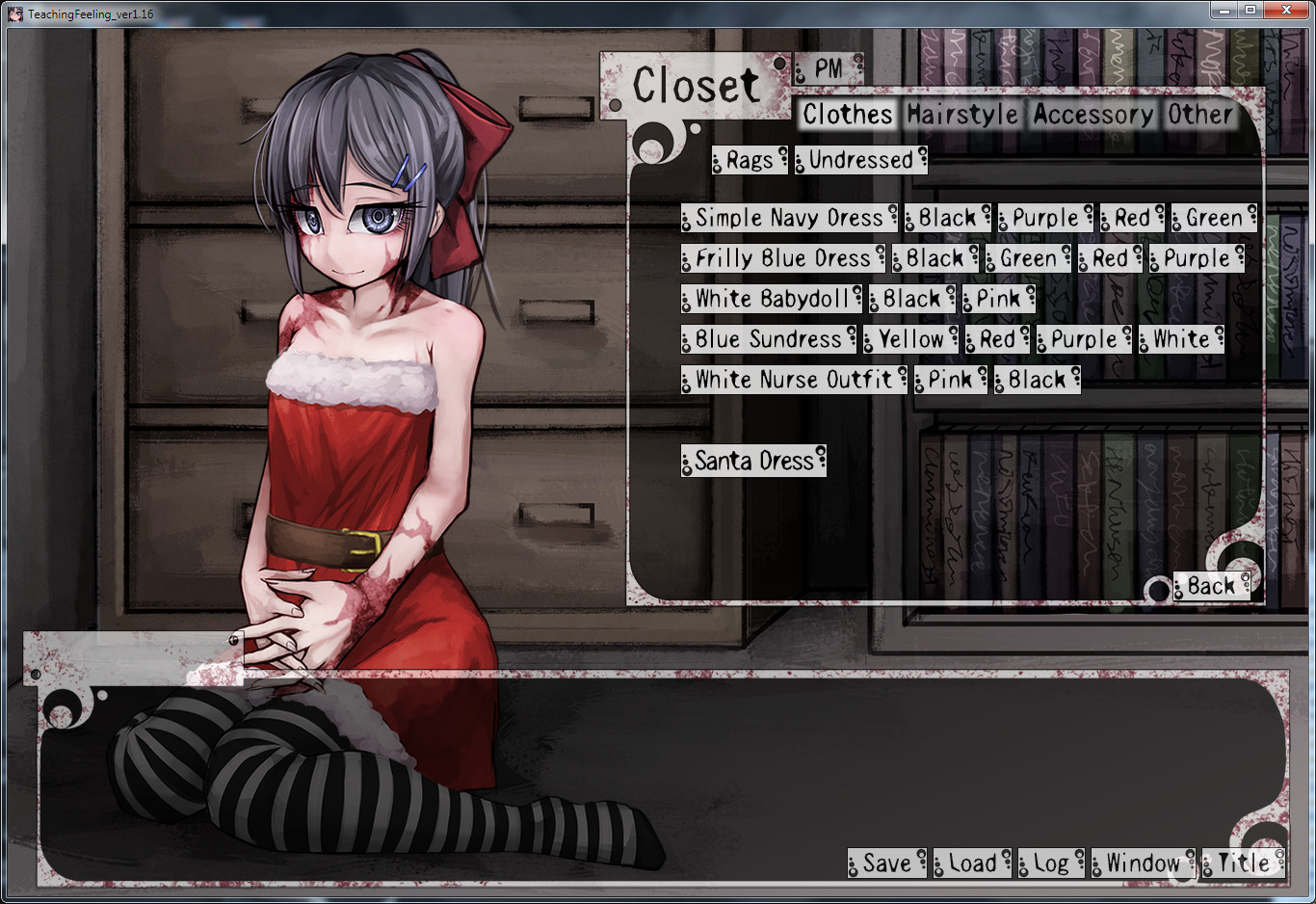Open the Load menu

point(972,864)
